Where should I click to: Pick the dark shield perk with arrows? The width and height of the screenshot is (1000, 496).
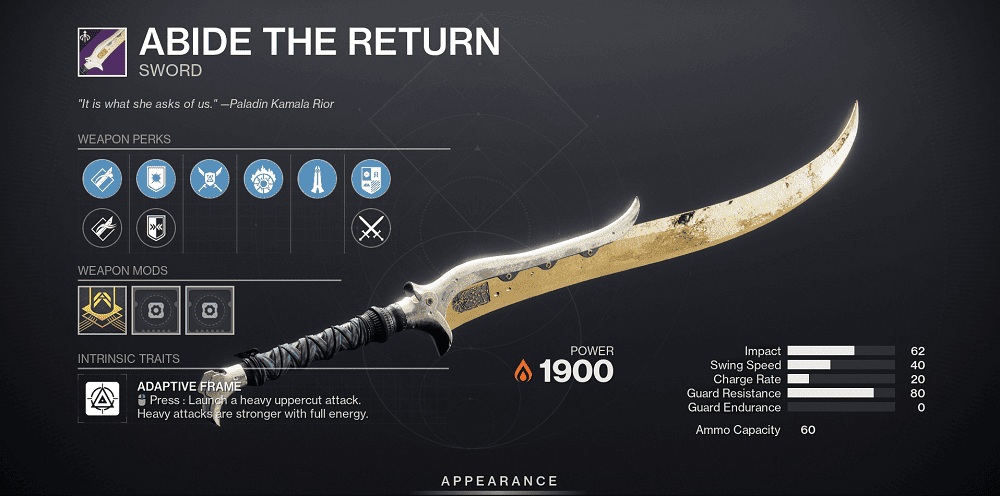[x=155, y=228]
